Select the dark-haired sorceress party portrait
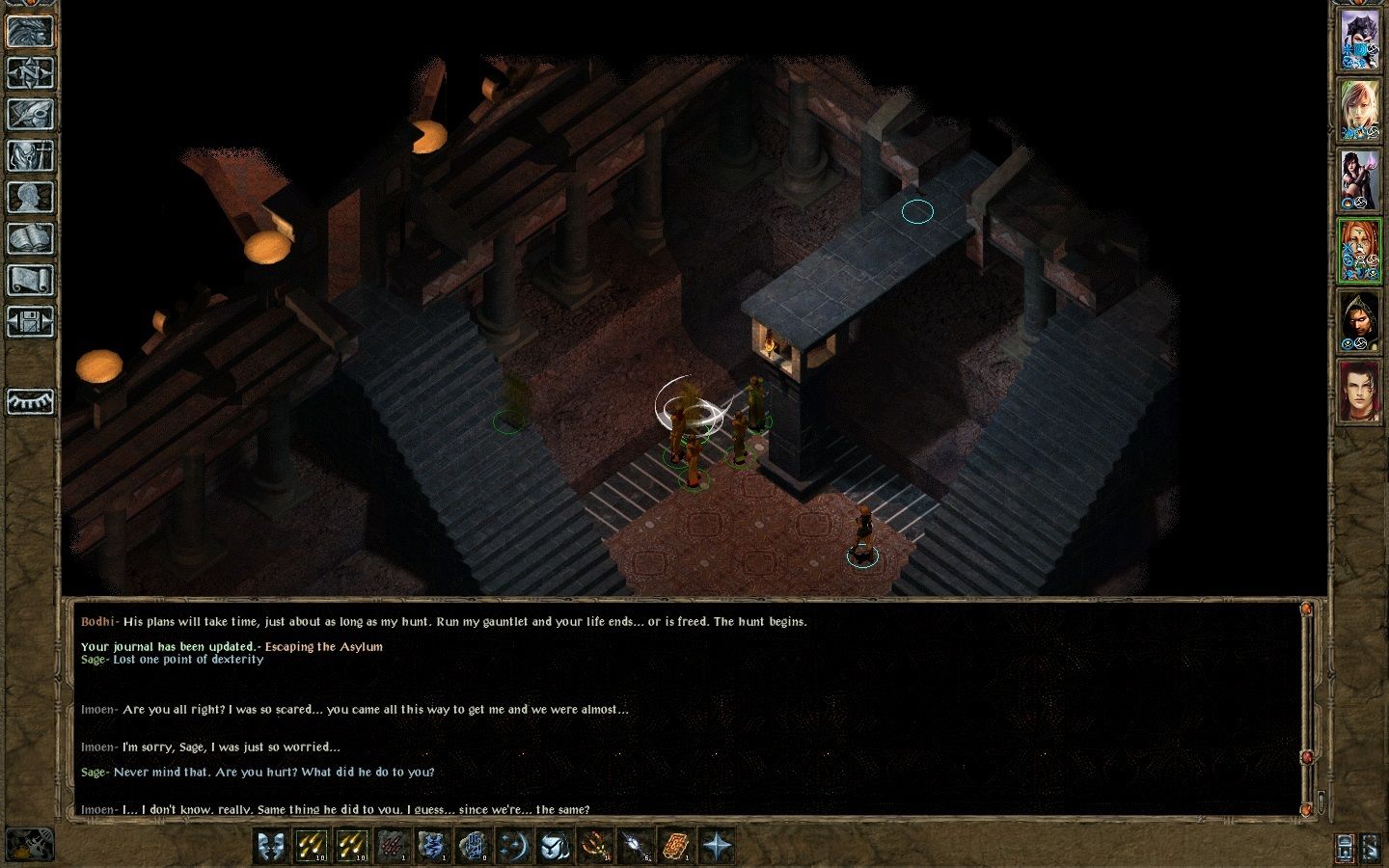This screenshot has width=1389, height=868. [x=1359, y=180]
